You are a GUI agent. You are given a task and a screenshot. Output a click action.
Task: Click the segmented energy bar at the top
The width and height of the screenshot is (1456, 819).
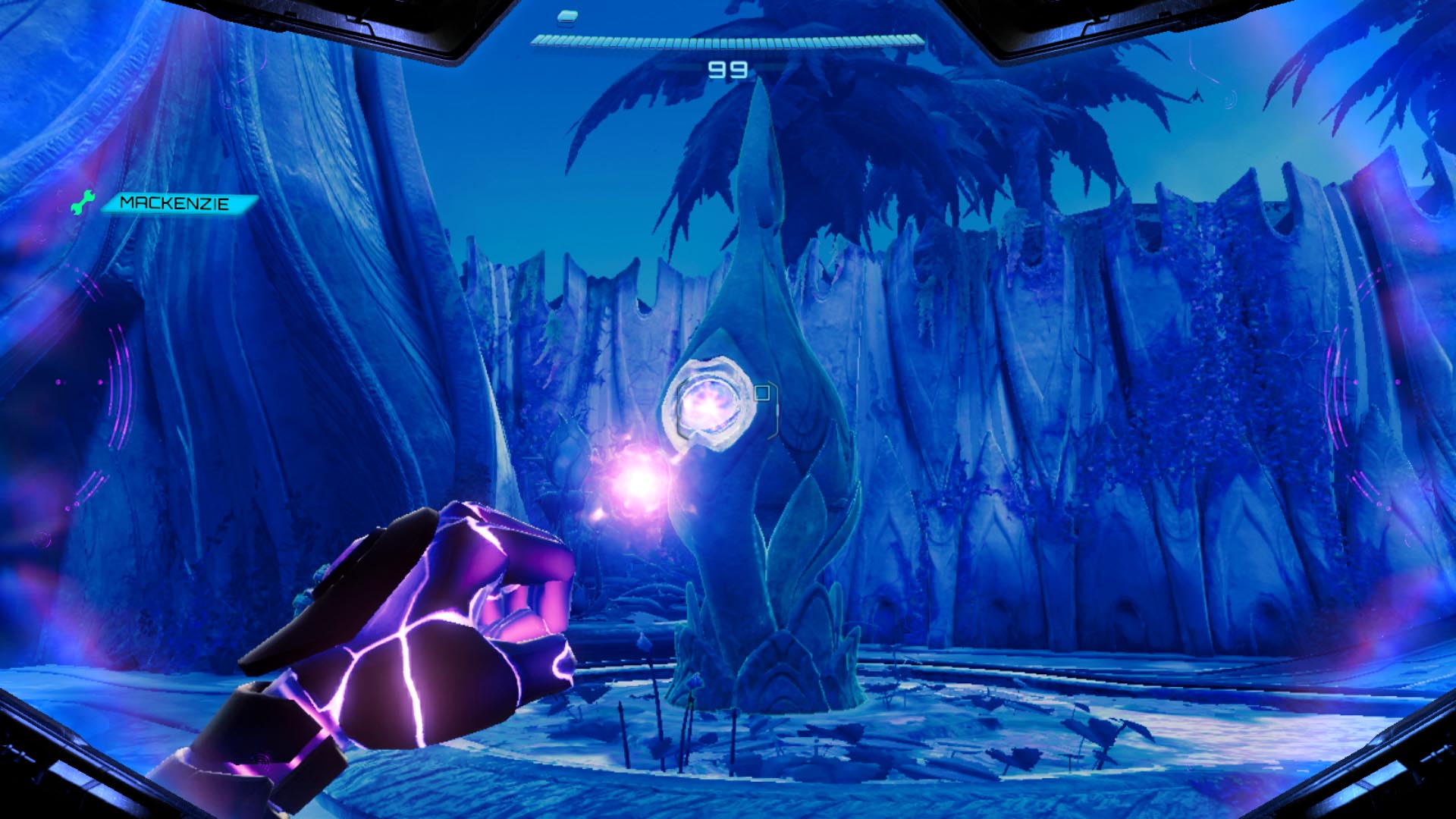pyautogui.click(x=724, y=42)
